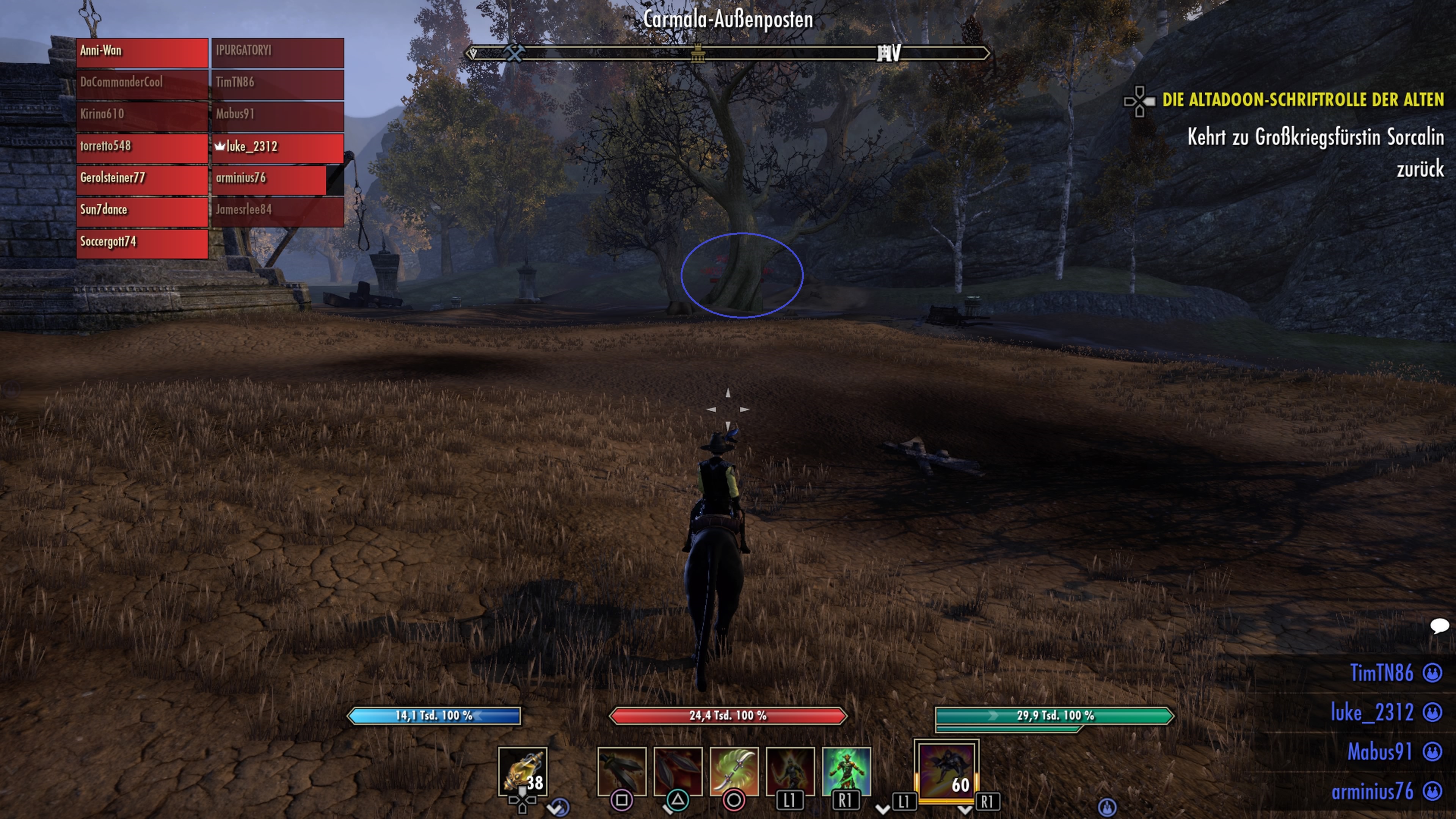Open the Altadoon-Schriftrolle quest tracker entry
Viewport: 1456px width, 819px height.
(x=1302, y=100)
